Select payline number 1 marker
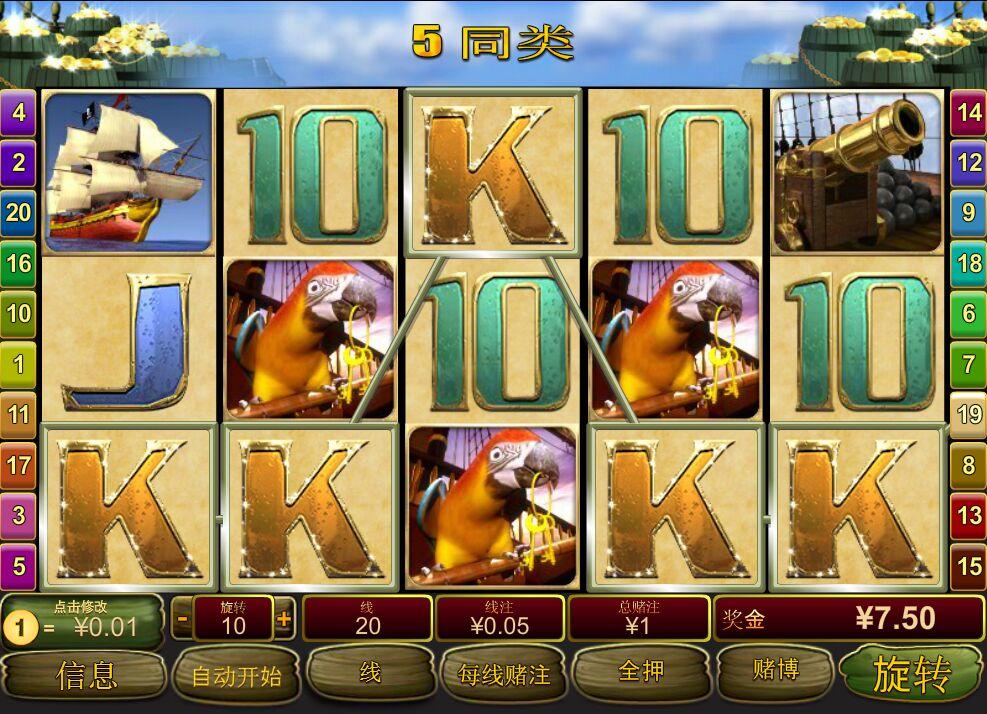Viewport: 987px width, 714px height. pyautogui.click(x=19, y=363)
